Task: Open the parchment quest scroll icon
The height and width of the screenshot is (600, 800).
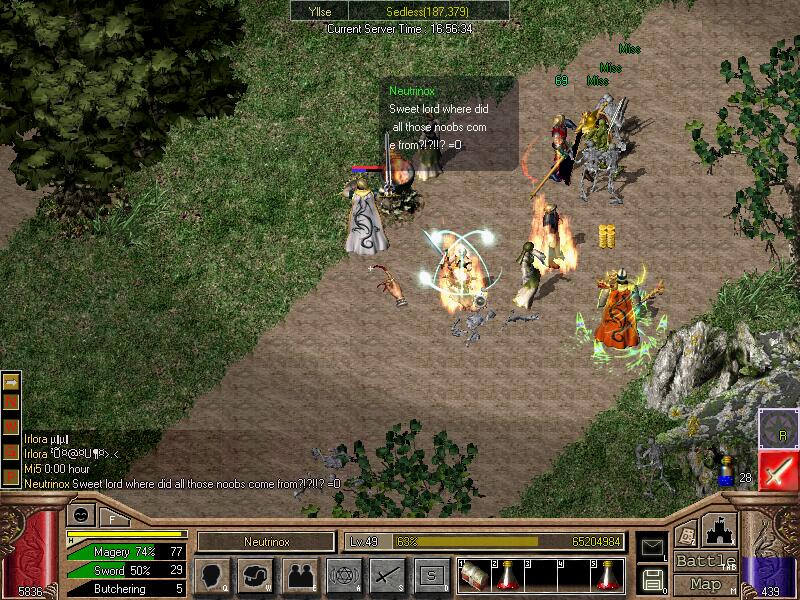Action: [x=686, y=533]
